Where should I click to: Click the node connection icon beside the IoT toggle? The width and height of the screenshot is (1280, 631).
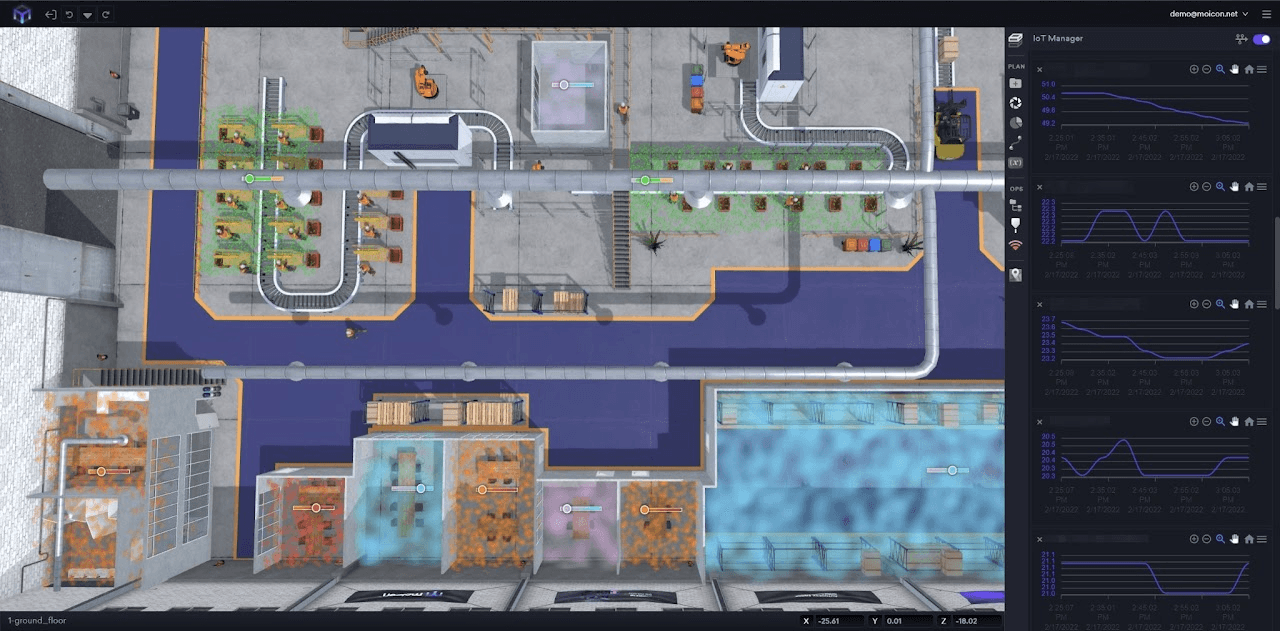[1242, 39]
